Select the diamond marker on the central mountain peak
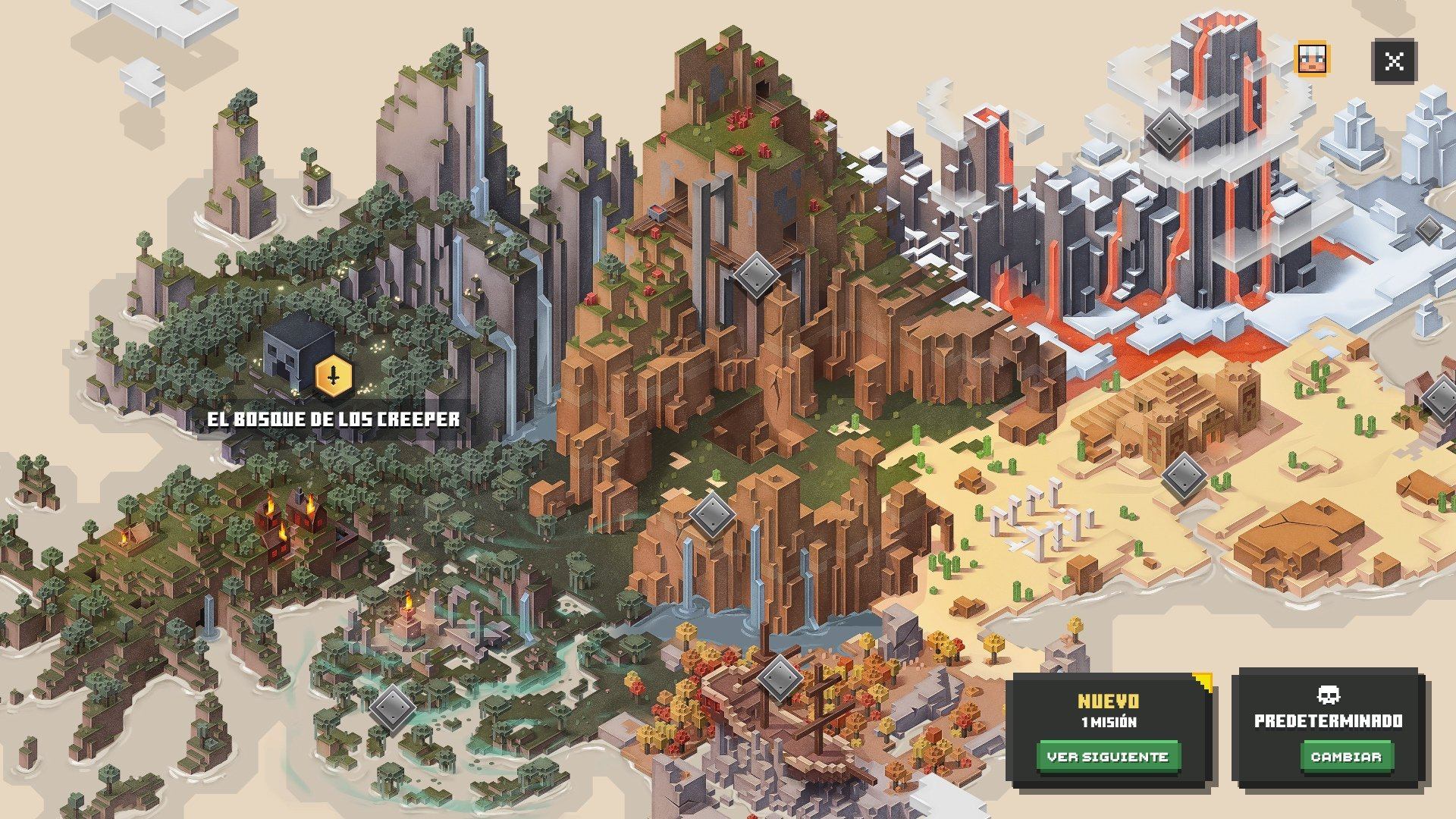Viewport: 1456px width, 819px height. [758, 273]
